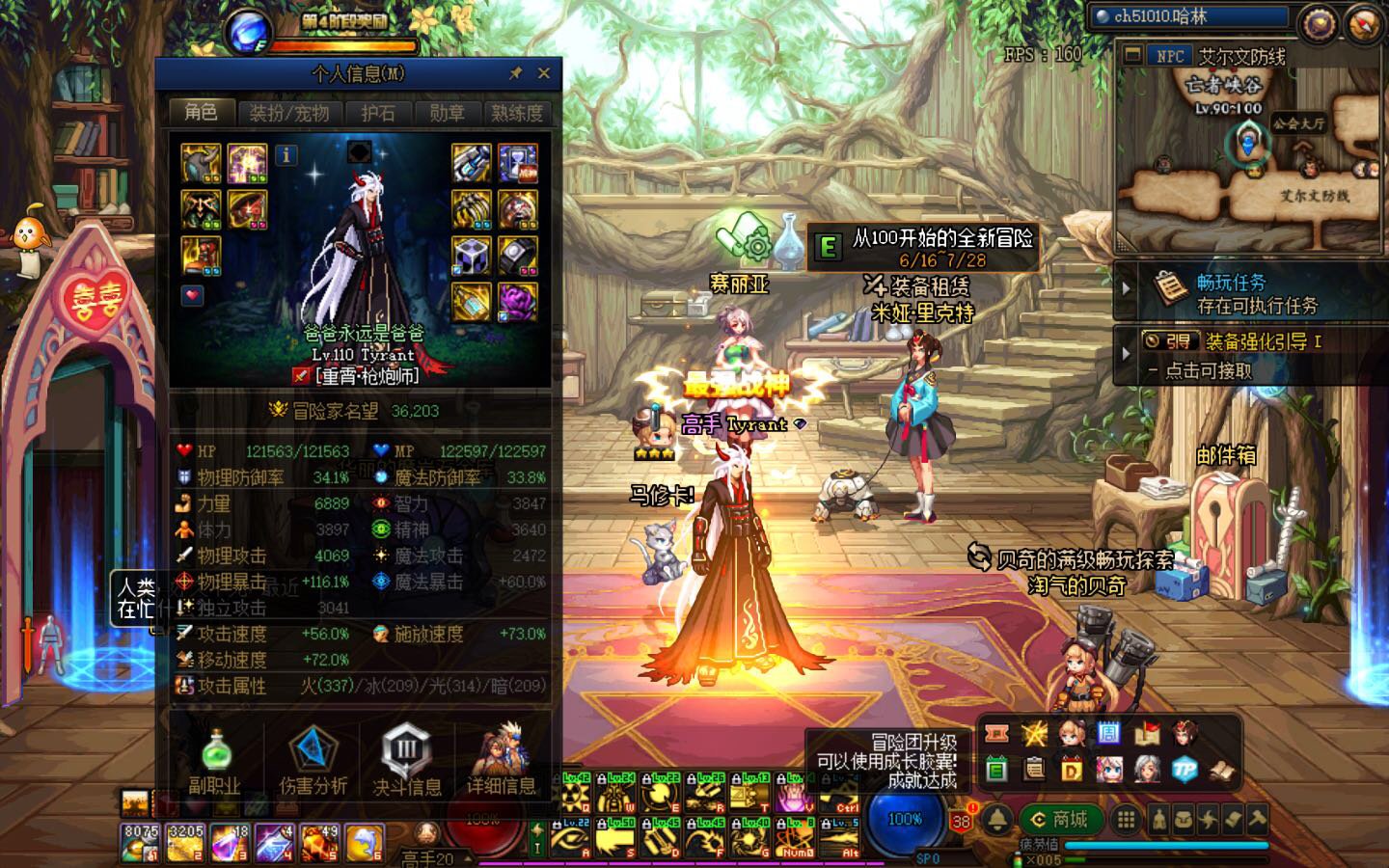Click the notification bell icon
1389x868 pixels.
(997, 820)
